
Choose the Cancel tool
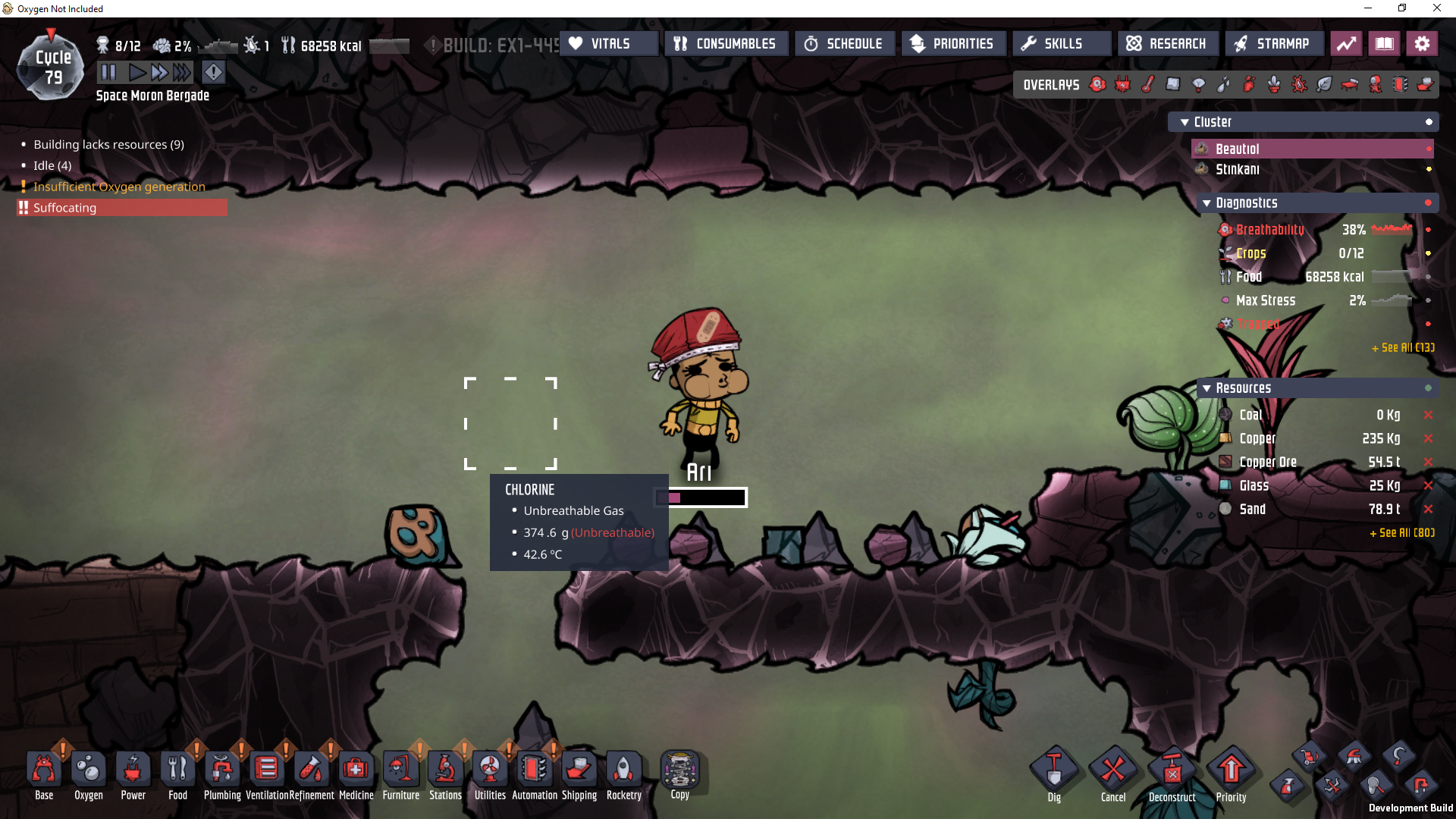(x=1112, y=775)
